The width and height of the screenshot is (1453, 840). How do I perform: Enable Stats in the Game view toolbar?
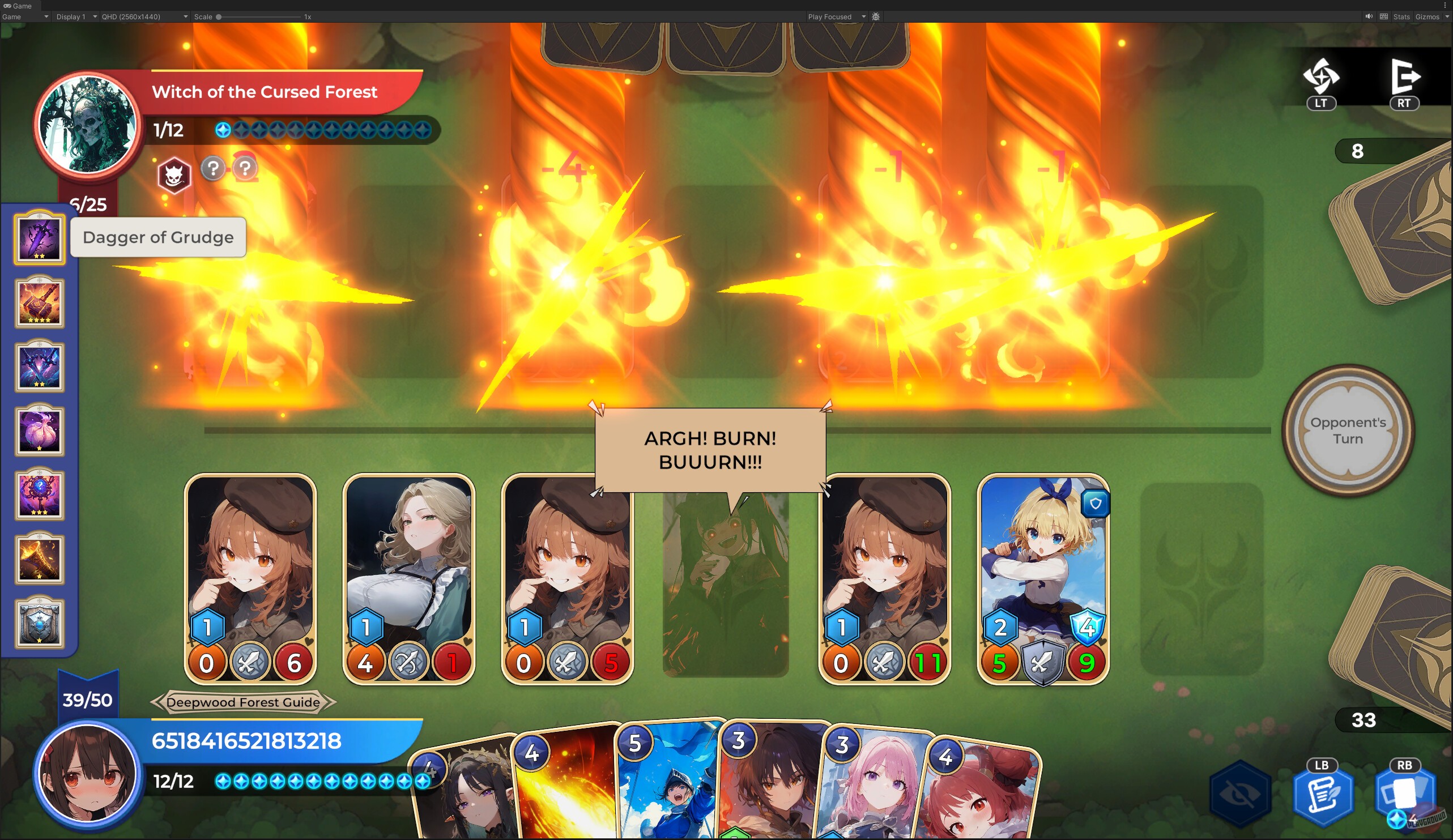coord(1401,17)
